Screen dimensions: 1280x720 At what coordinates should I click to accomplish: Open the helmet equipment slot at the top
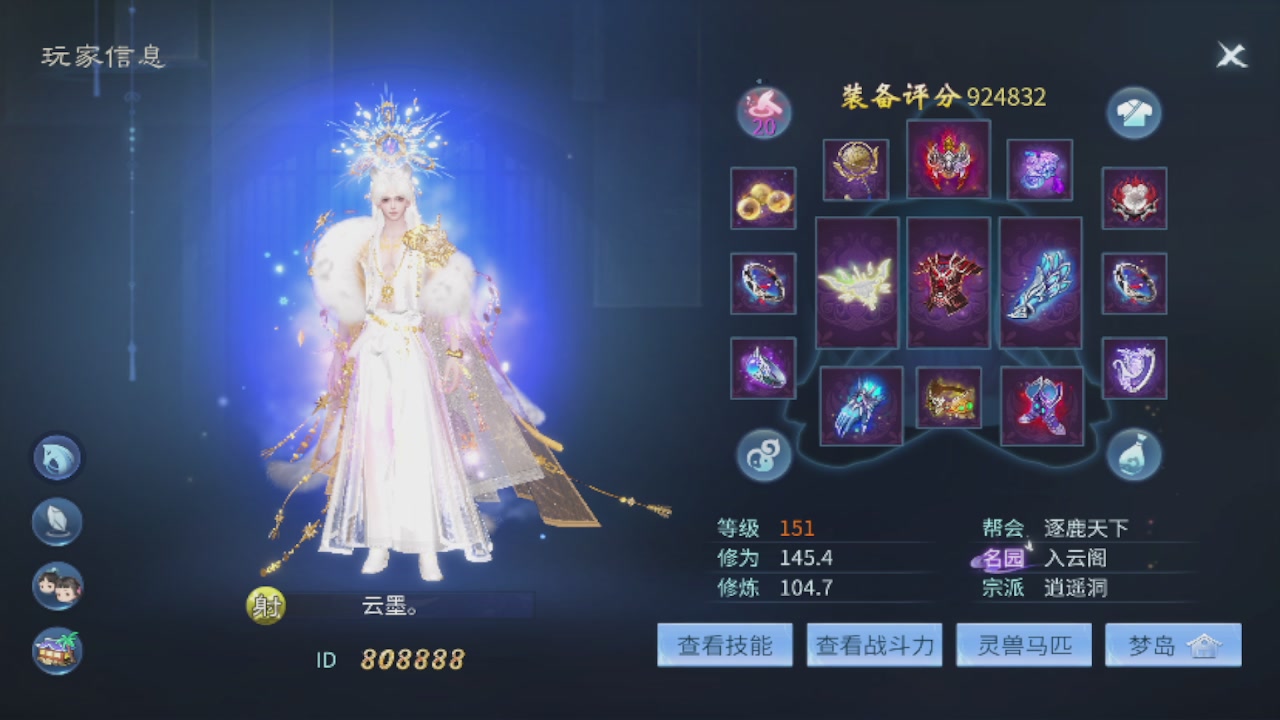[x=948, y=160]
